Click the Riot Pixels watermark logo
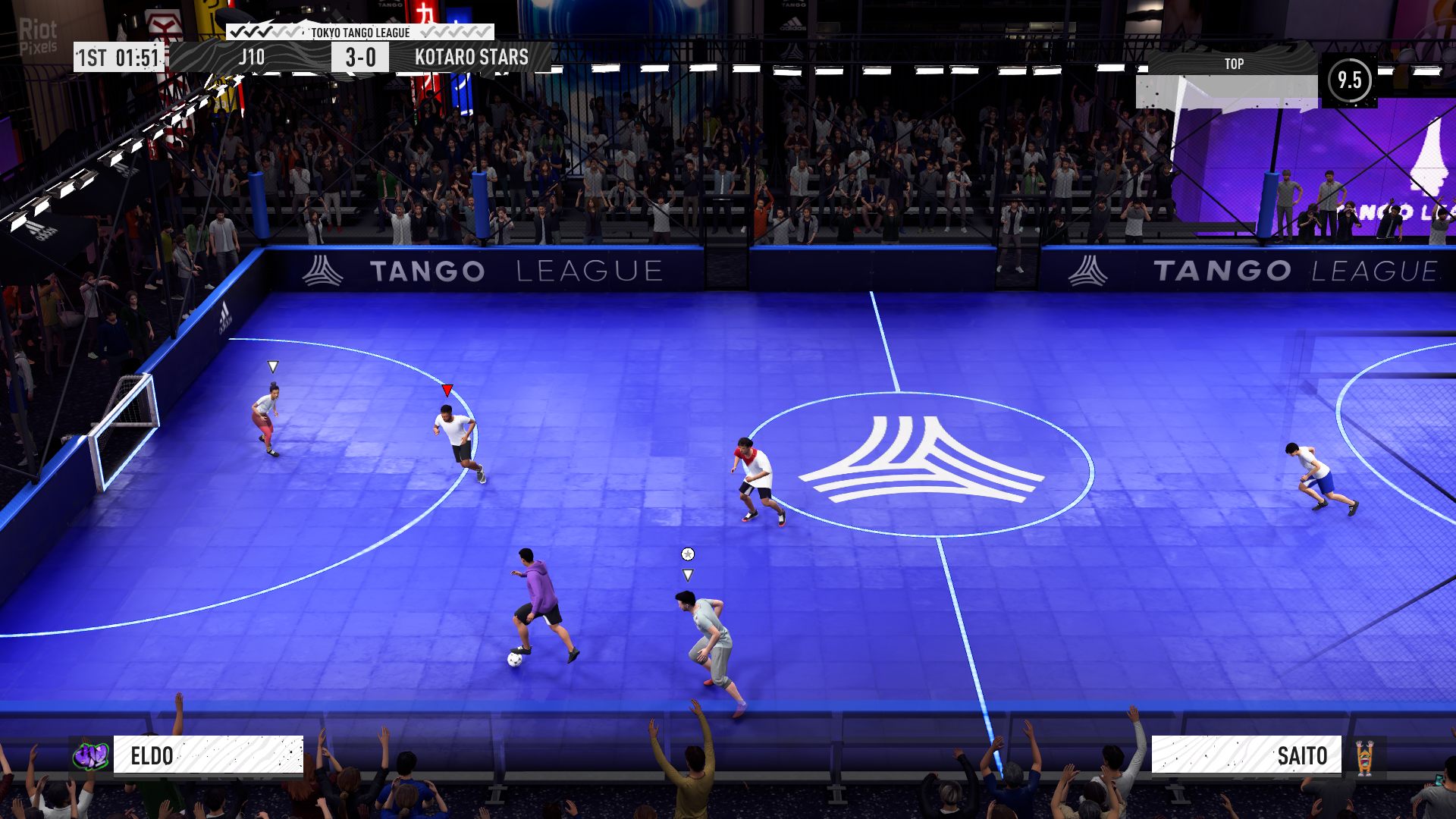The width and height of the screenshot is (1456, 819). (38, 36)
